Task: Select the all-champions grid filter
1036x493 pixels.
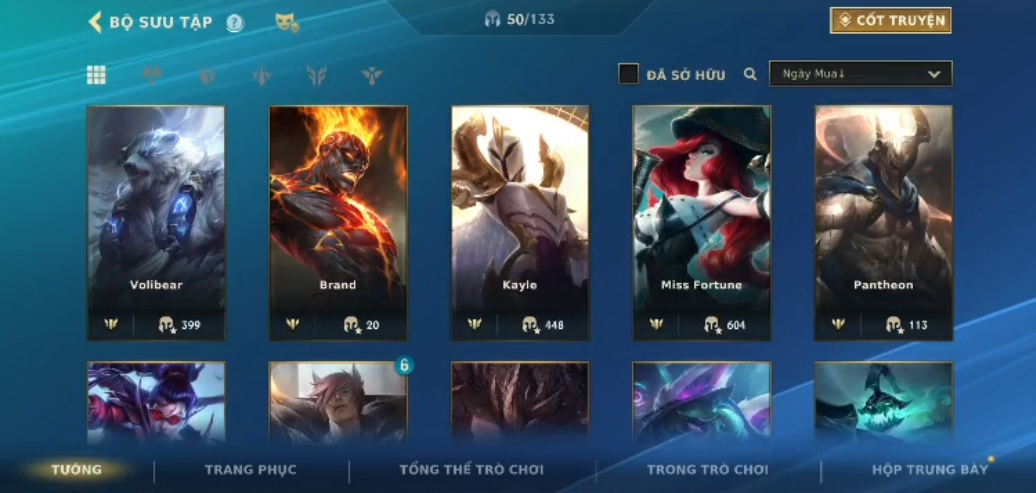Action: click(x=96, y=75)
